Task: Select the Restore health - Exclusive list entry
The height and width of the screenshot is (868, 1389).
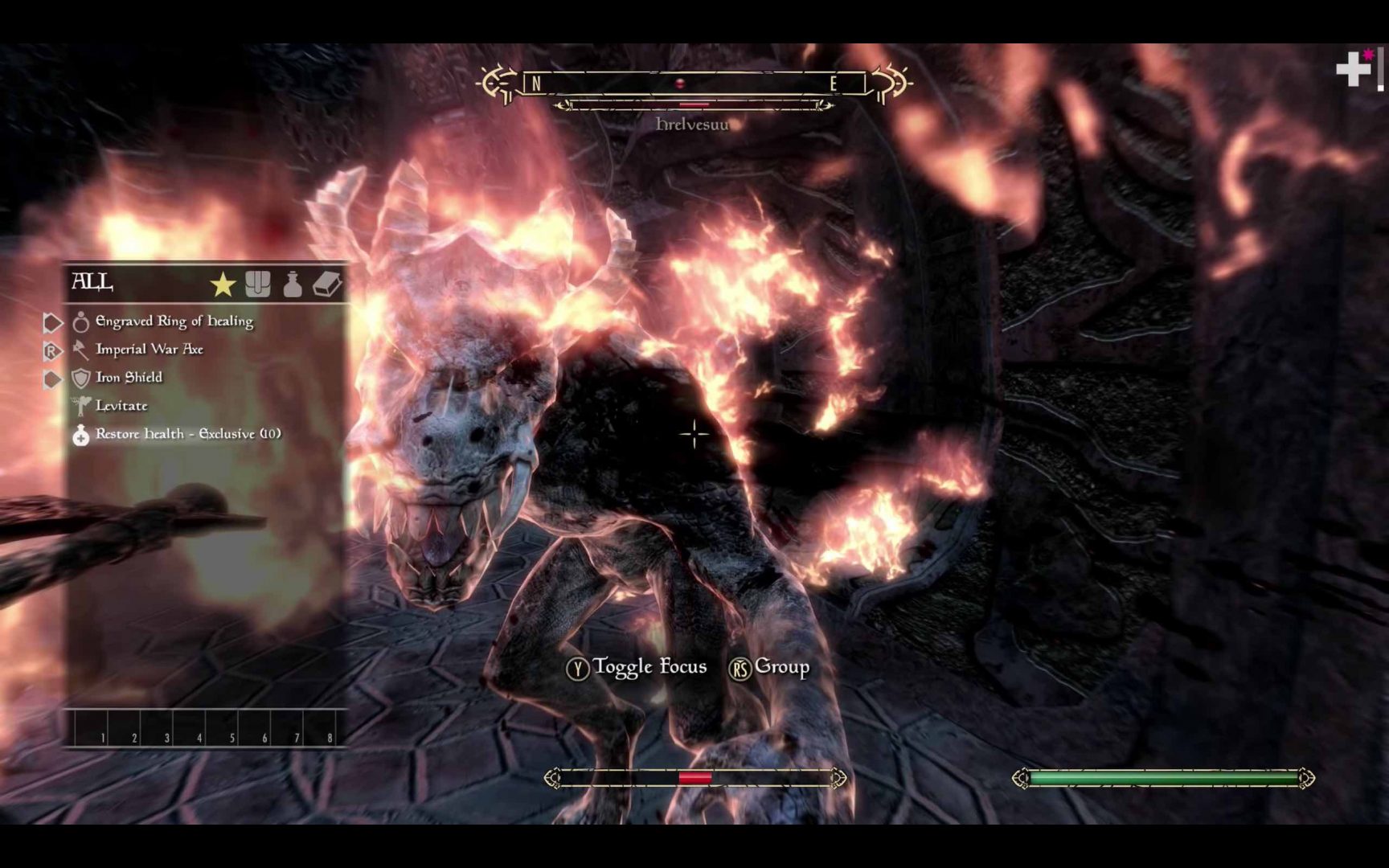Action: (186, 434)
